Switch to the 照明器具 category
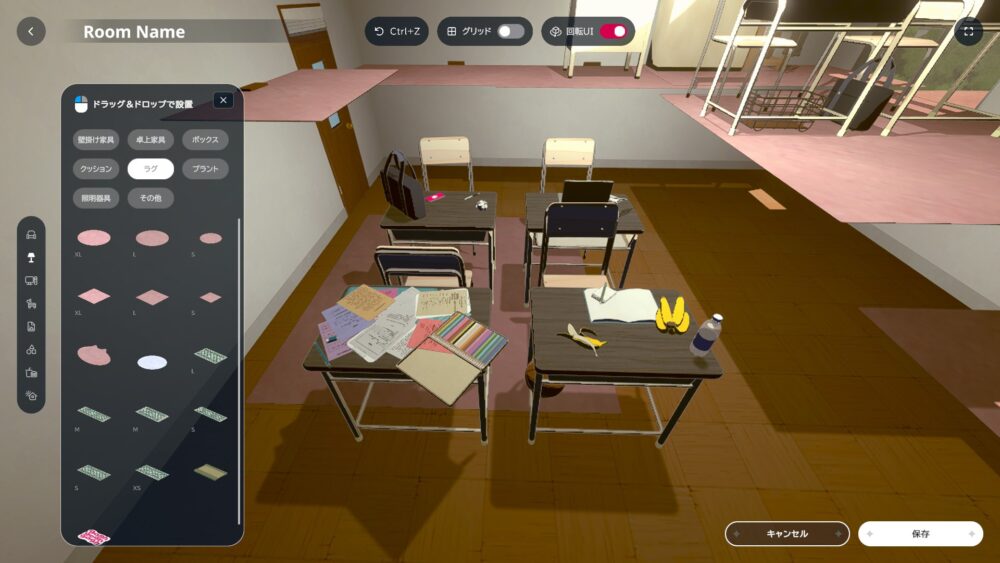The image size is (1000, 563). point(97,198)
